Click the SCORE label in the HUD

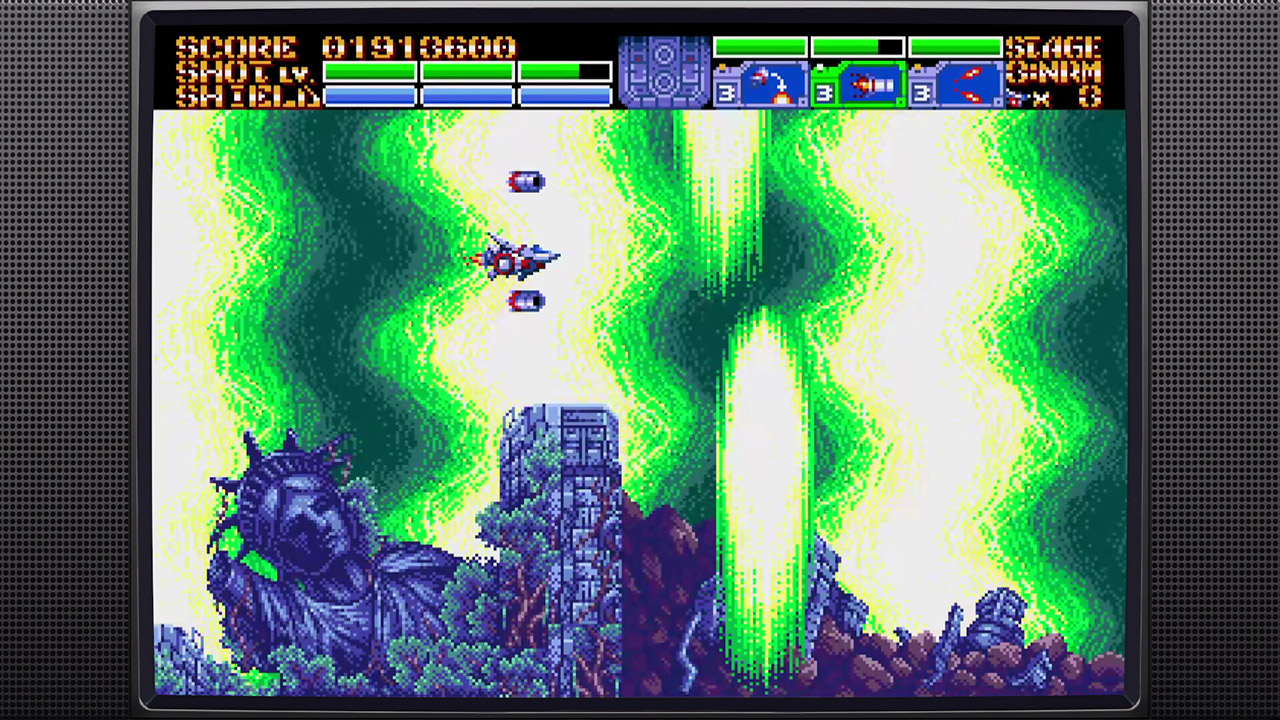point(240,46)
